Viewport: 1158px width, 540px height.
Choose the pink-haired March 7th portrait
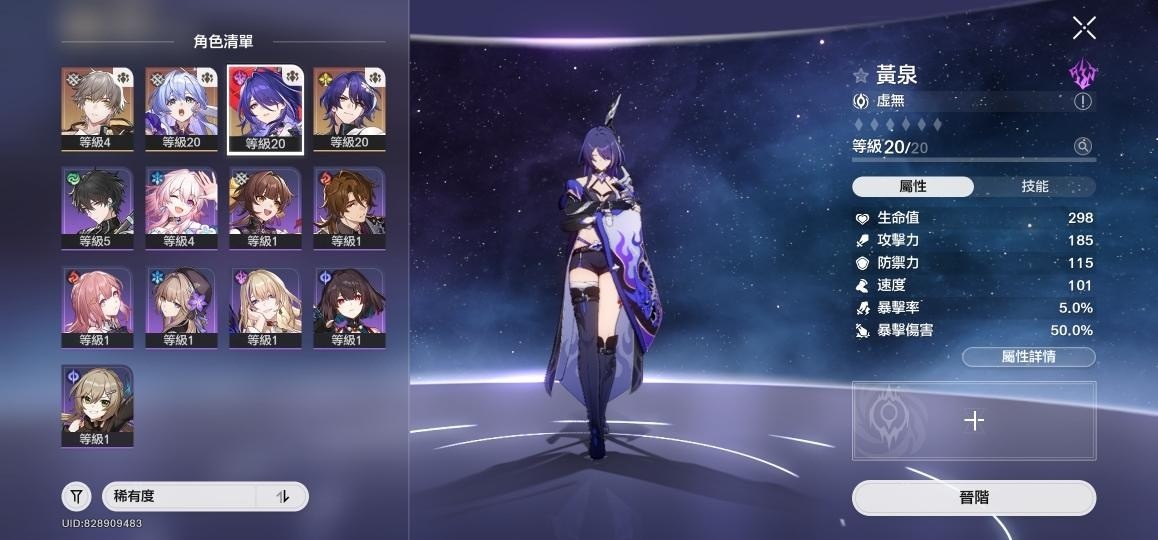pos(181,207)
